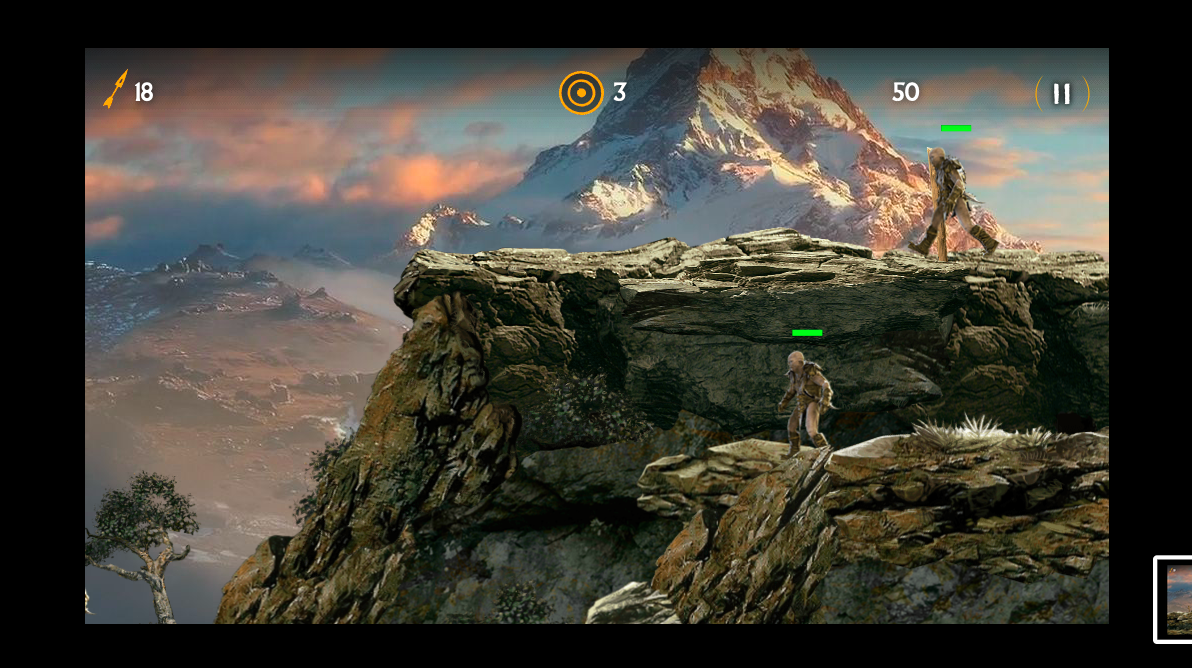Screen dimensions: 1192x668
Task: Open the screenshot thumbnail preview
Action: 1175,599
